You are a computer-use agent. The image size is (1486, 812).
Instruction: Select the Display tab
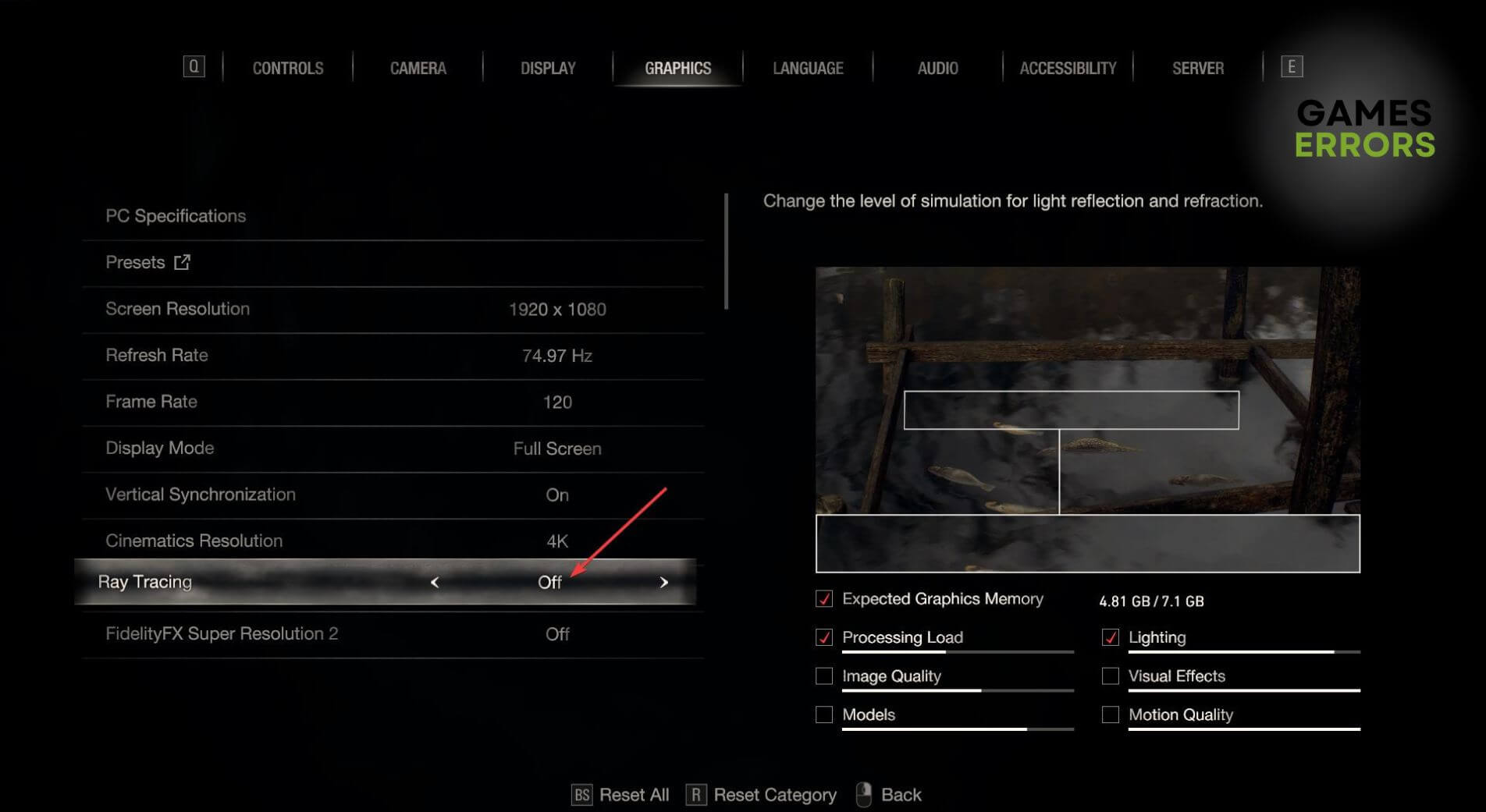coord(548,68)
